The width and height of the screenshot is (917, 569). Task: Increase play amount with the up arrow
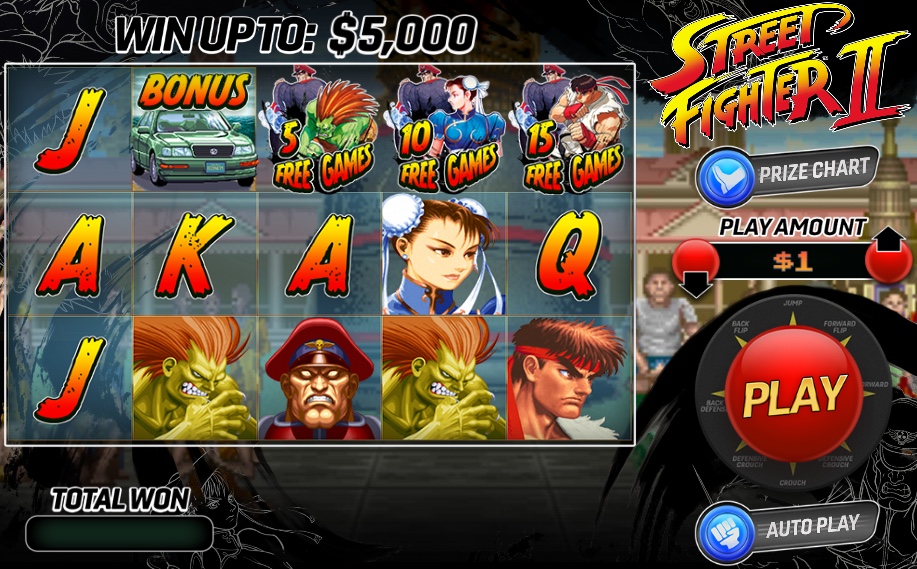coord(887,255)
